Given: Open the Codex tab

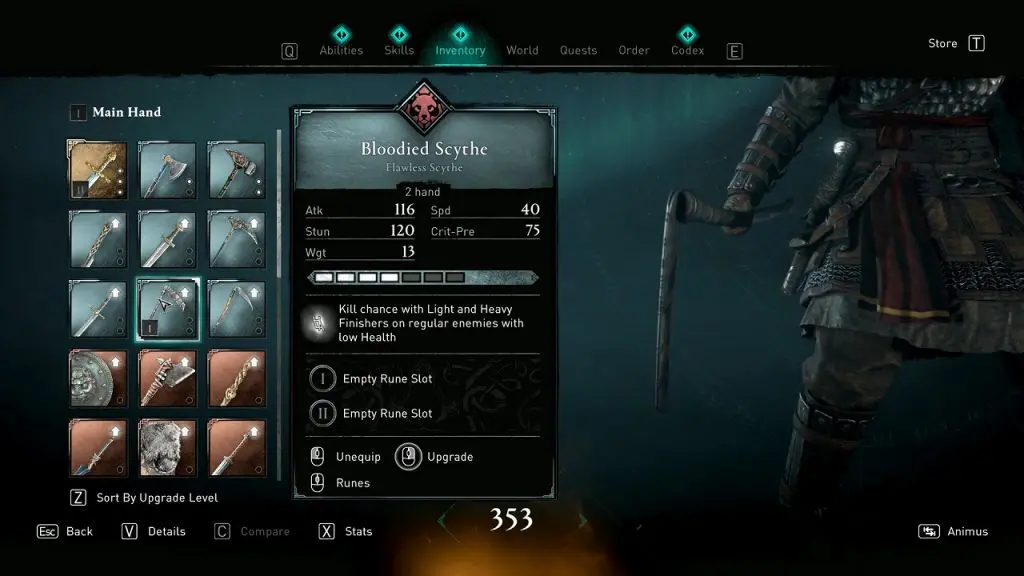Looking at the screenshot, I should point(687,50).
